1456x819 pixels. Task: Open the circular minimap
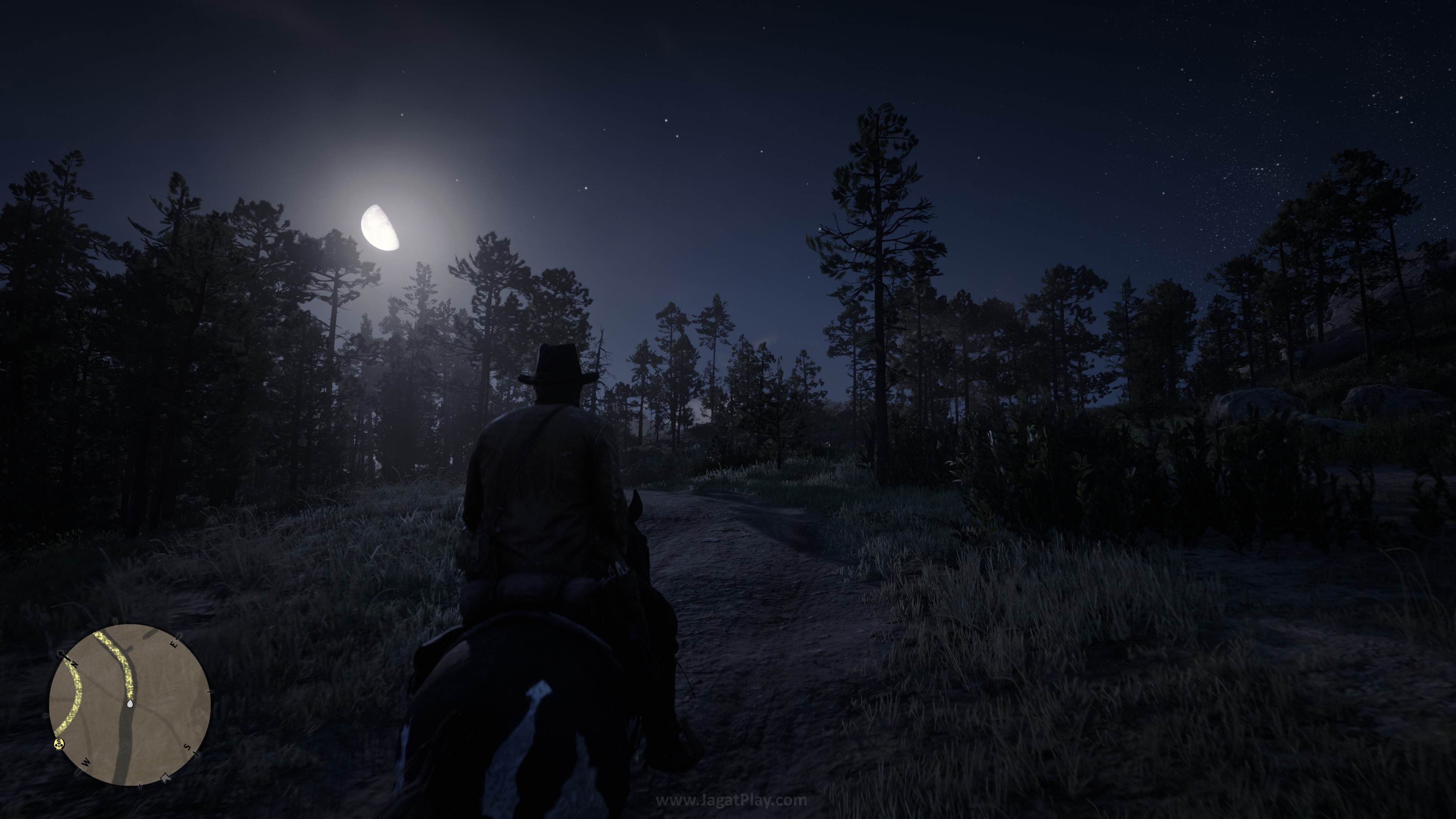pos(130,704)
